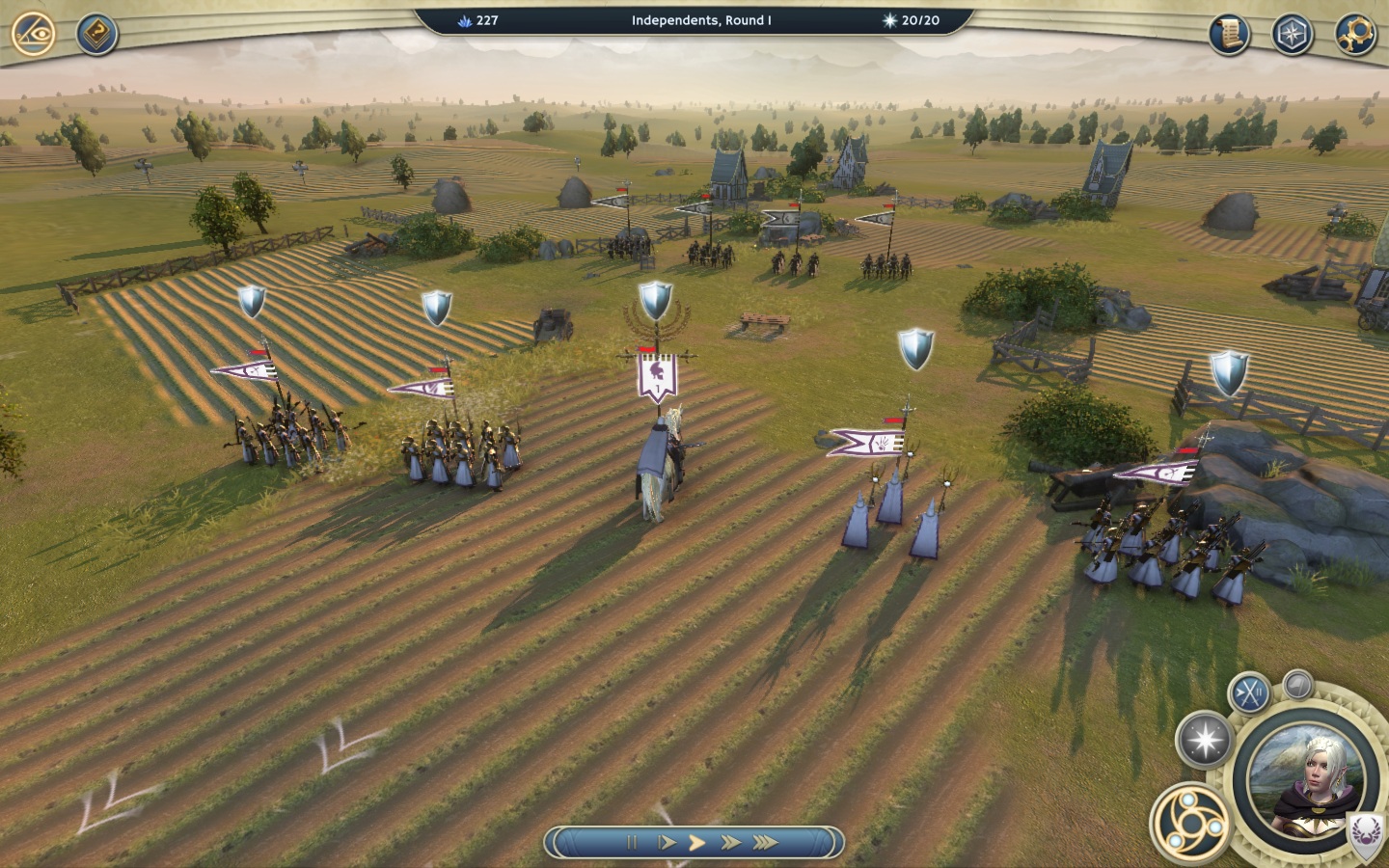
Task: Click the purple crest shield emblem
Action: tap(1366, 831)
